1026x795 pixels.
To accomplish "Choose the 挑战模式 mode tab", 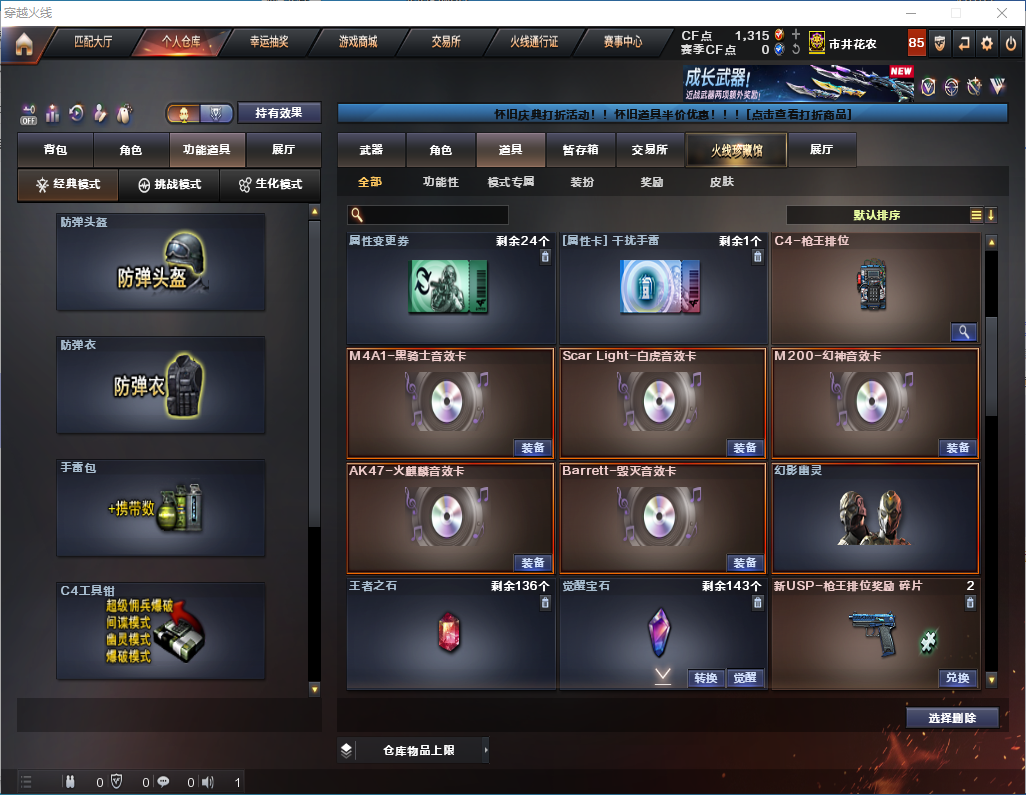I will point(169,185).
